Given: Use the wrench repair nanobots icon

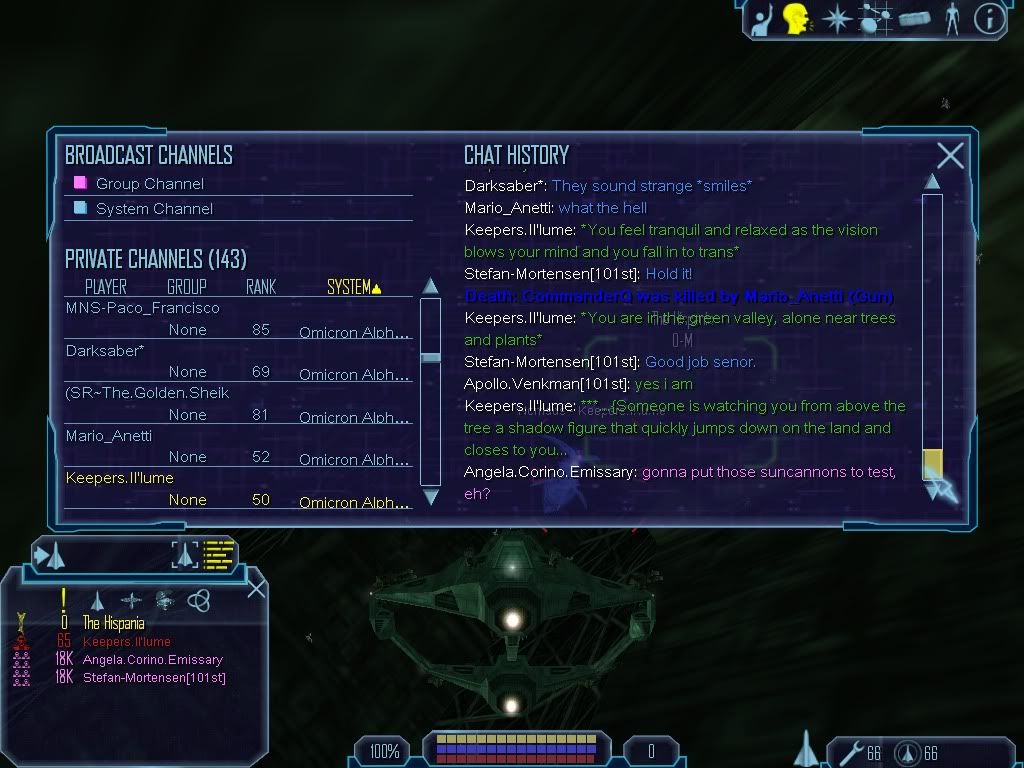Looking at the screenshot, I should (x=851, y=752).
